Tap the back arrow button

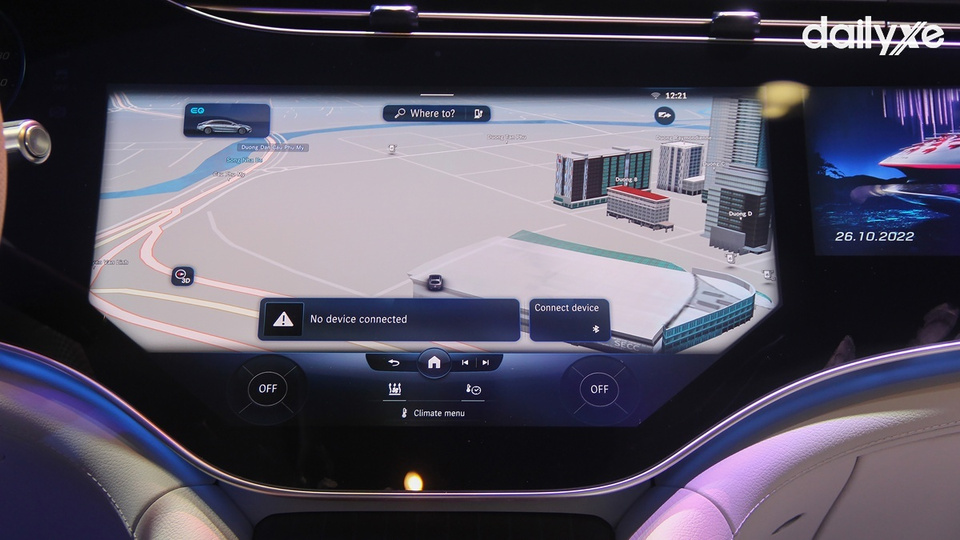[393, 362]
